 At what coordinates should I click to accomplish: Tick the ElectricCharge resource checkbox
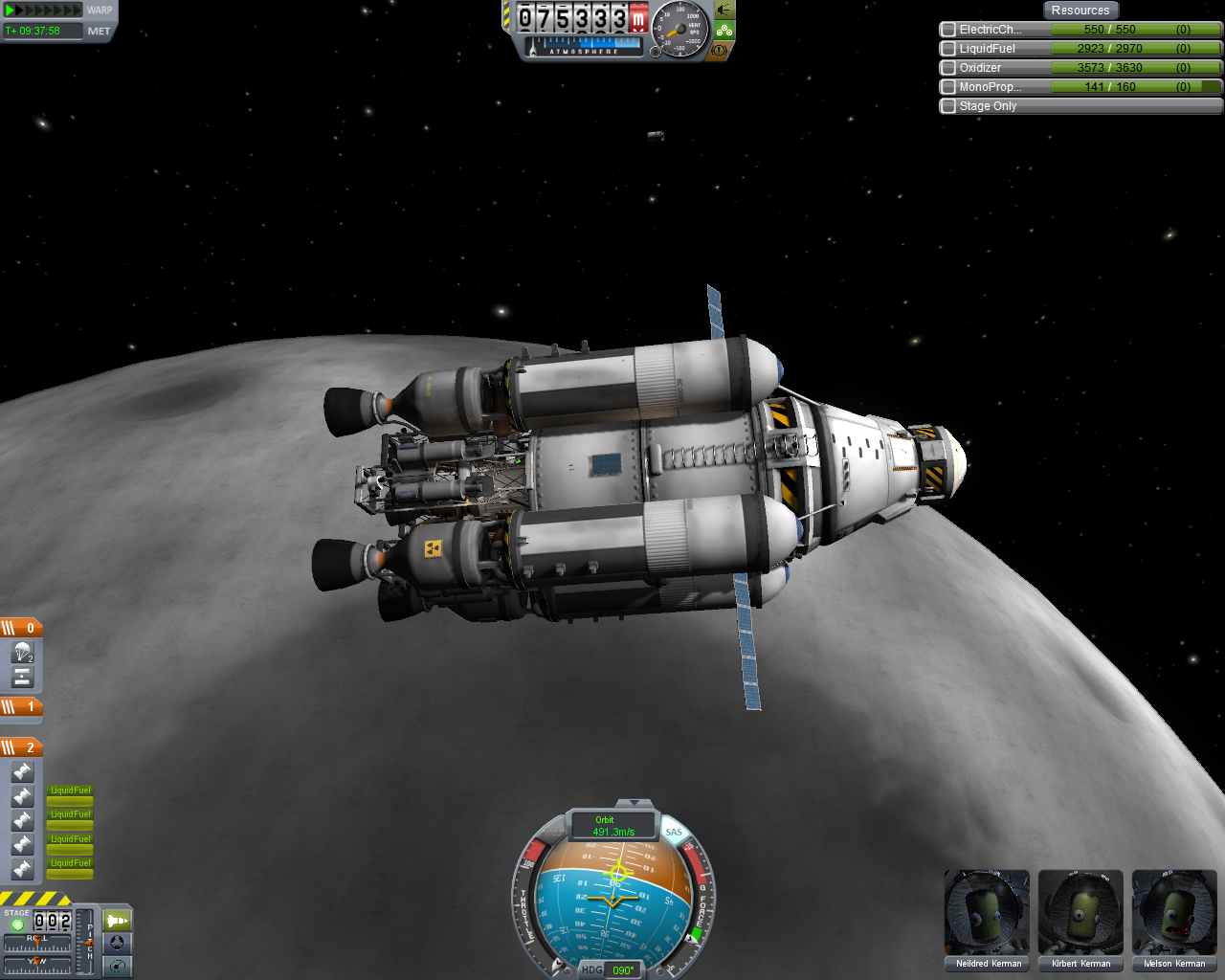948,30
